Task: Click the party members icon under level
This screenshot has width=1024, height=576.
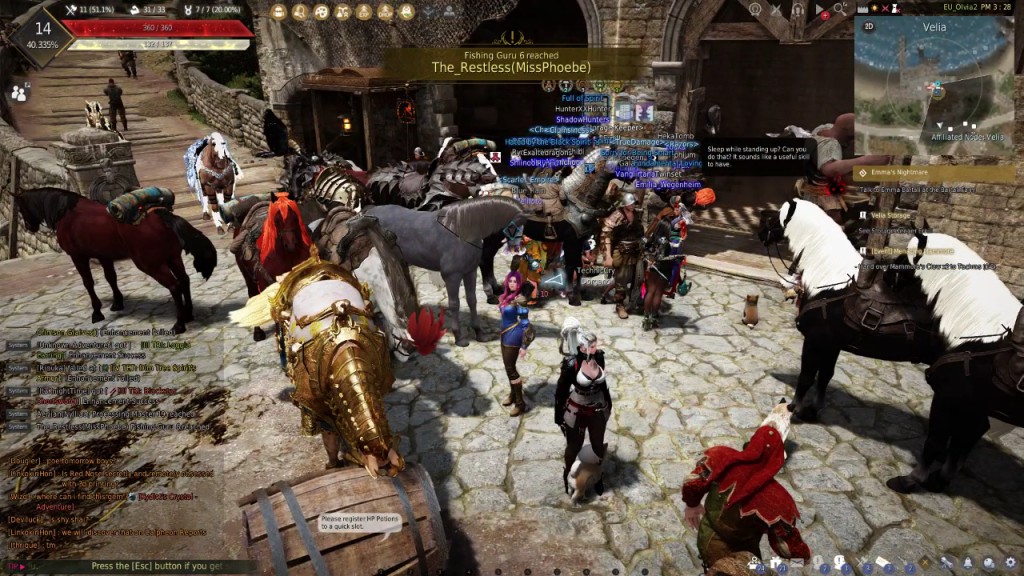Action: (19, 92)
